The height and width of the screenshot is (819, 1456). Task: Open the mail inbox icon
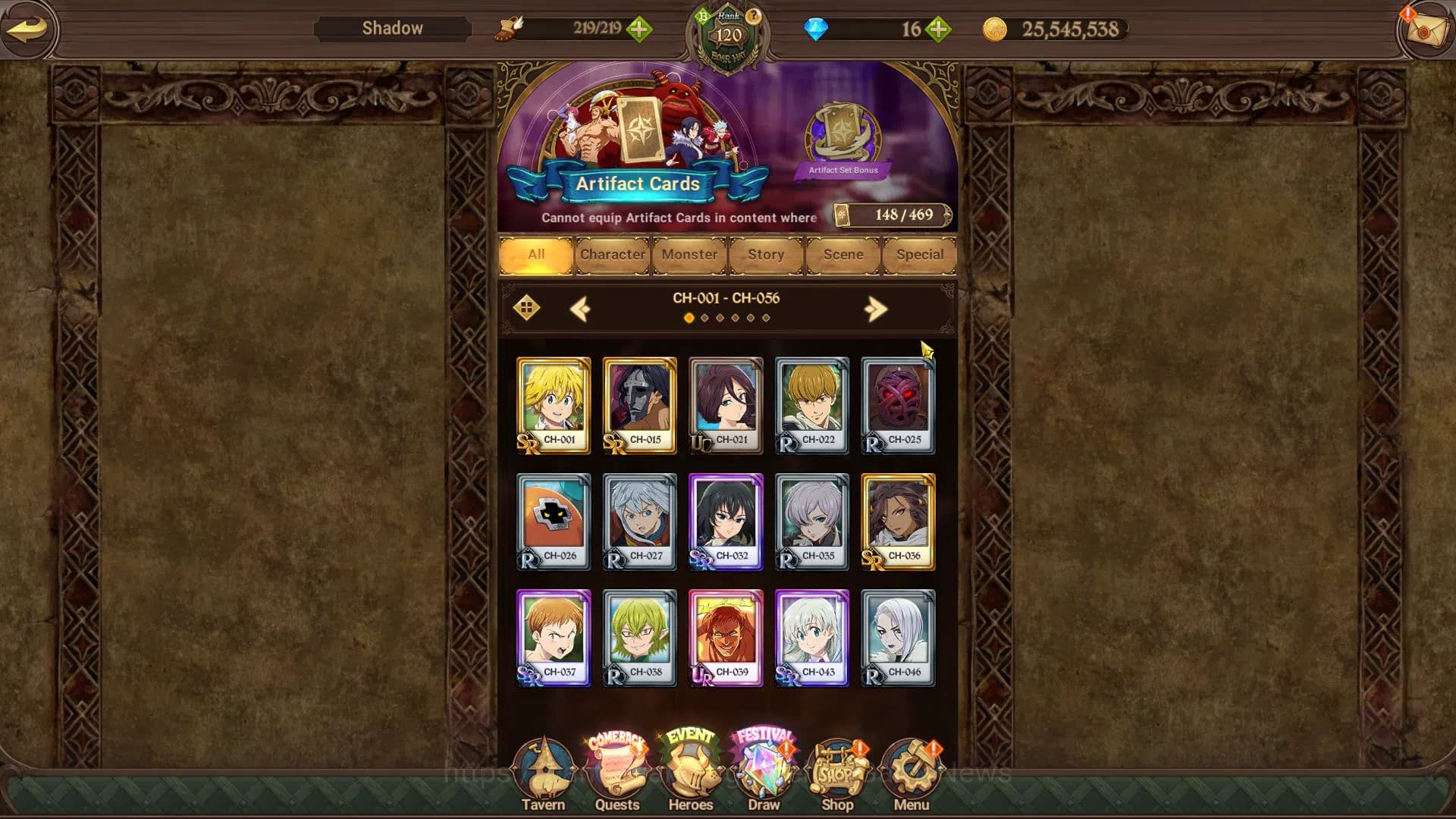point(1426,28)
